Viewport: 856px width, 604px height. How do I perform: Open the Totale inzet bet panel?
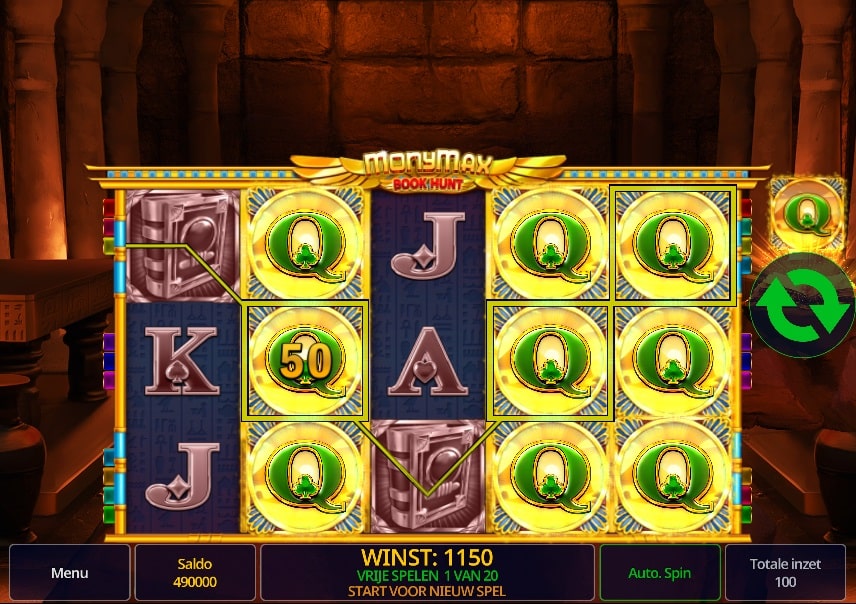tap(785, 573)
